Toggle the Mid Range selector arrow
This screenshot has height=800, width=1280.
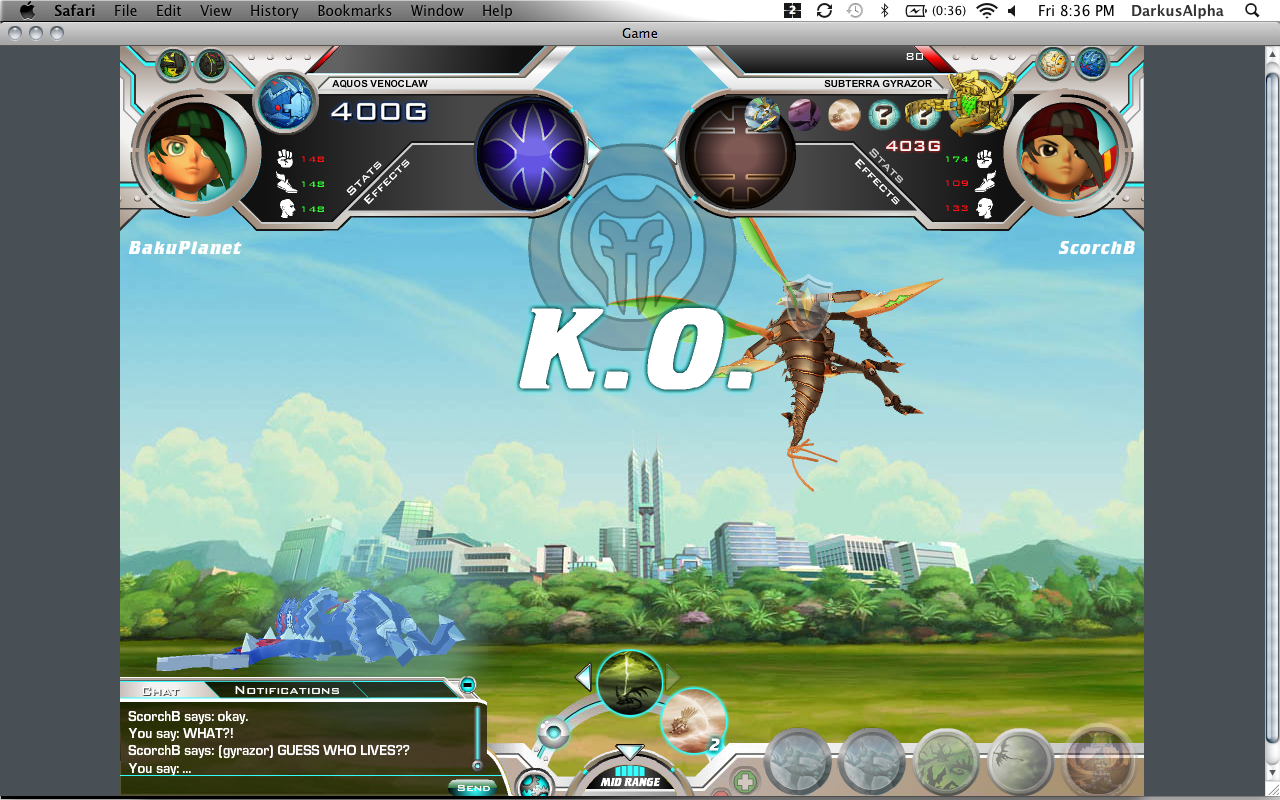629,752
